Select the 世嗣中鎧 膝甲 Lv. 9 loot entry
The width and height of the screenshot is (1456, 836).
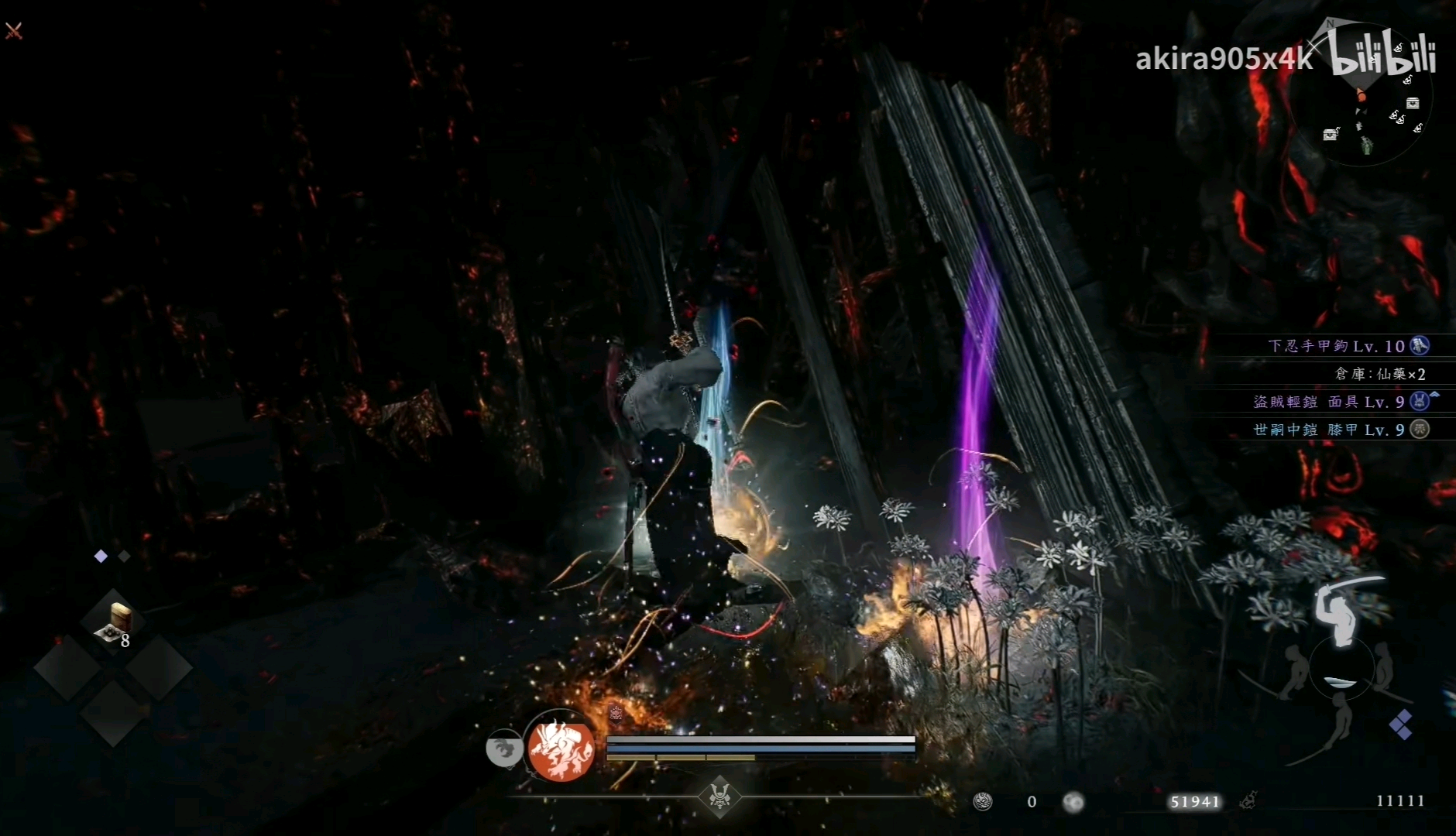click(1340, 430)
